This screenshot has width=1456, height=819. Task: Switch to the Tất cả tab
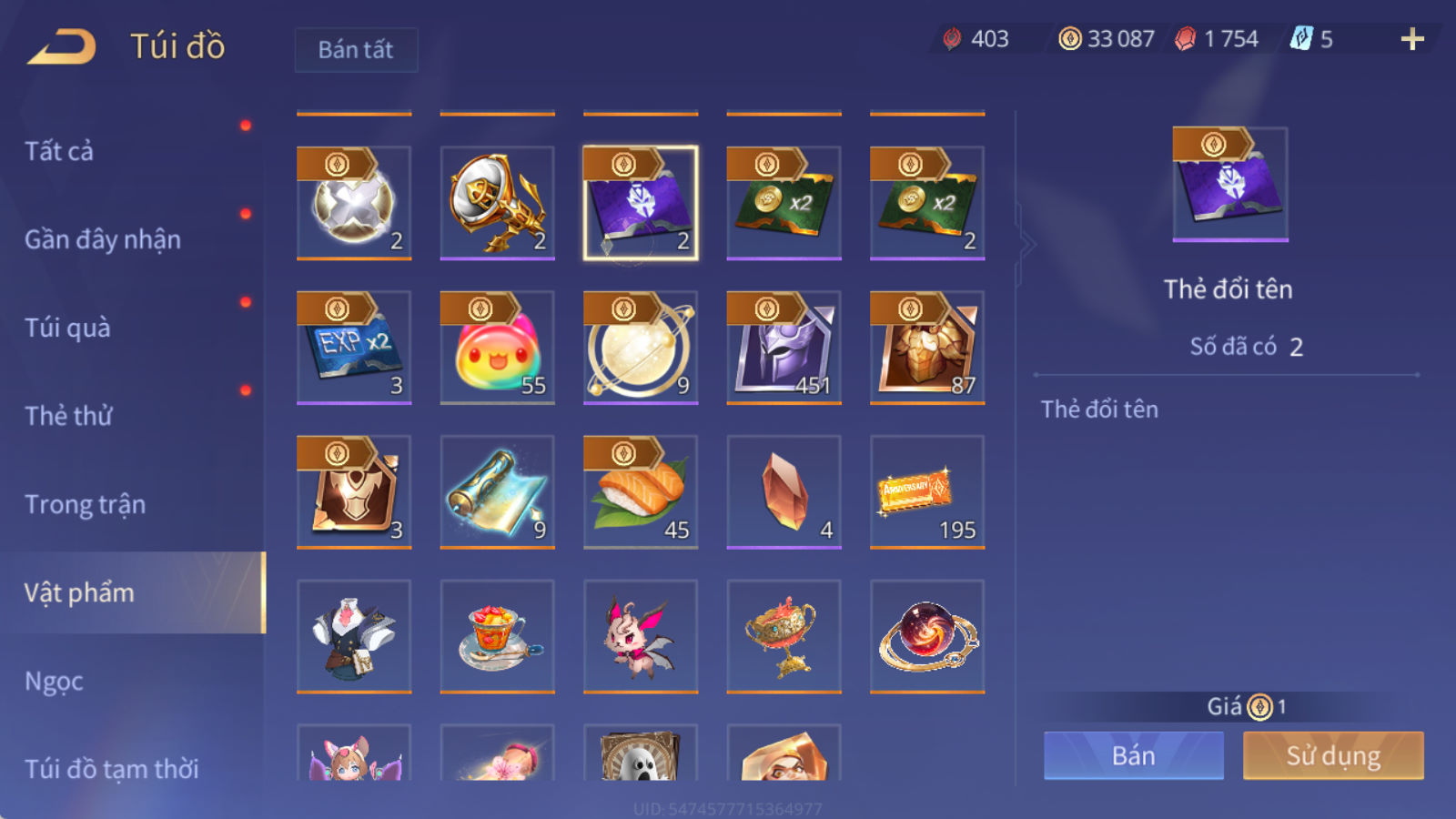60,151
